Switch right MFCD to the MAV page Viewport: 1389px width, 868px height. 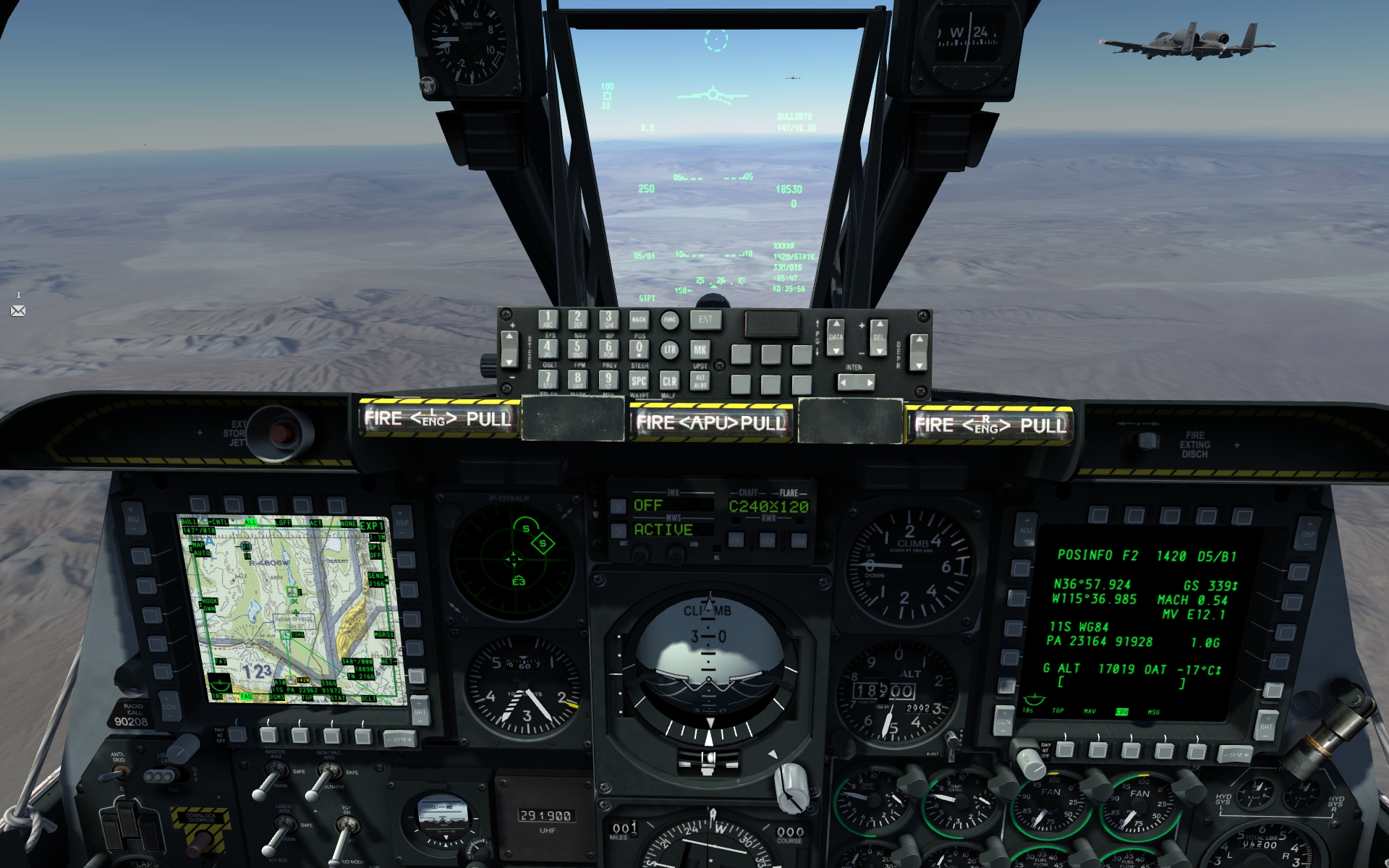coord(1098,749)
